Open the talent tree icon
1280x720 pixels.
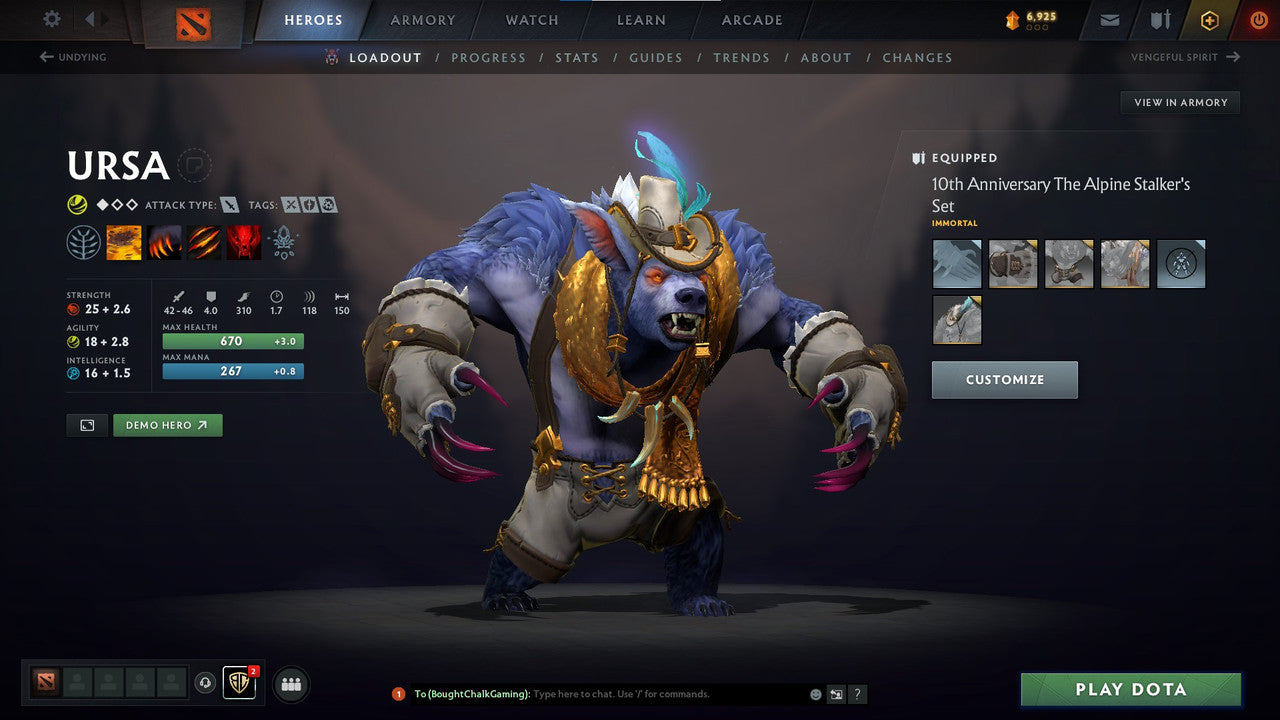point(83,242)
